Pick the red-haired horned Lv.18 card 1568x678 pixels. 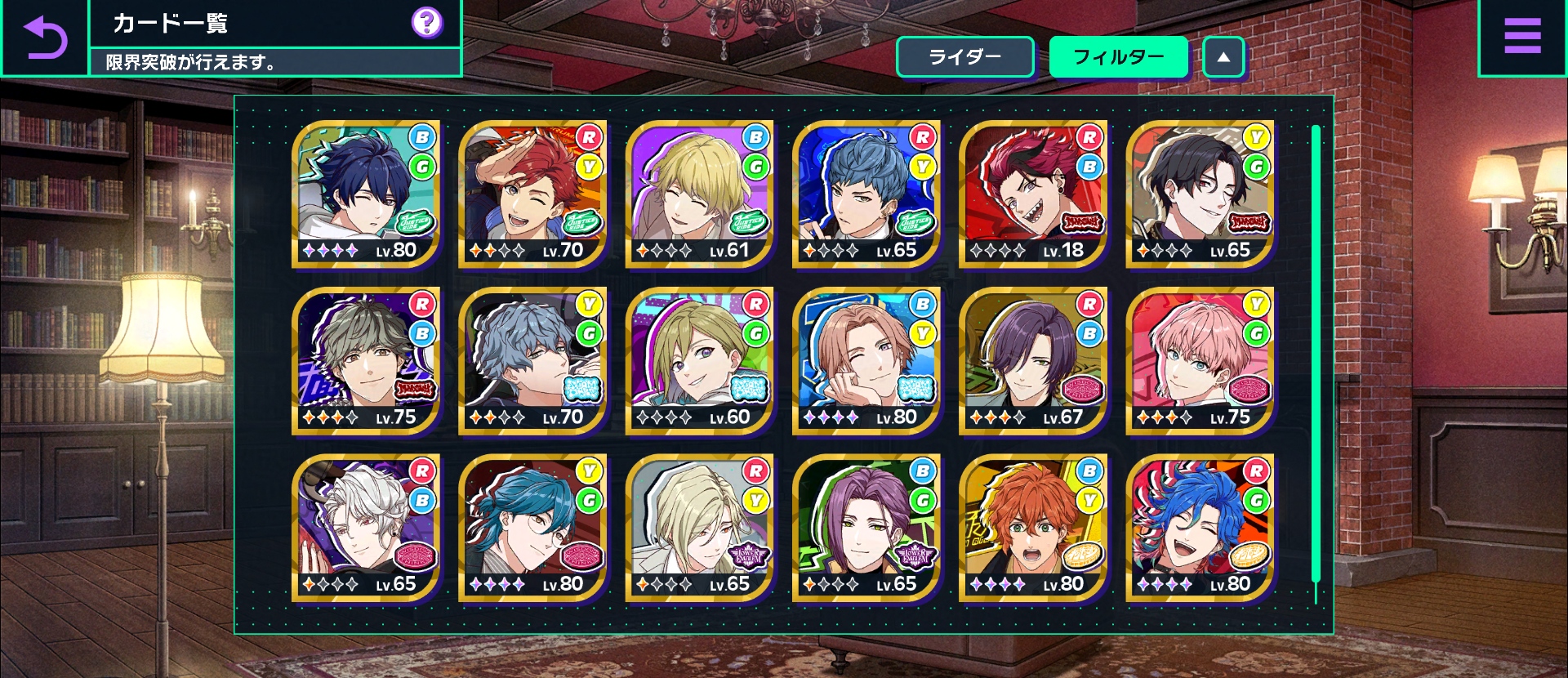(x=1033, y=194)
